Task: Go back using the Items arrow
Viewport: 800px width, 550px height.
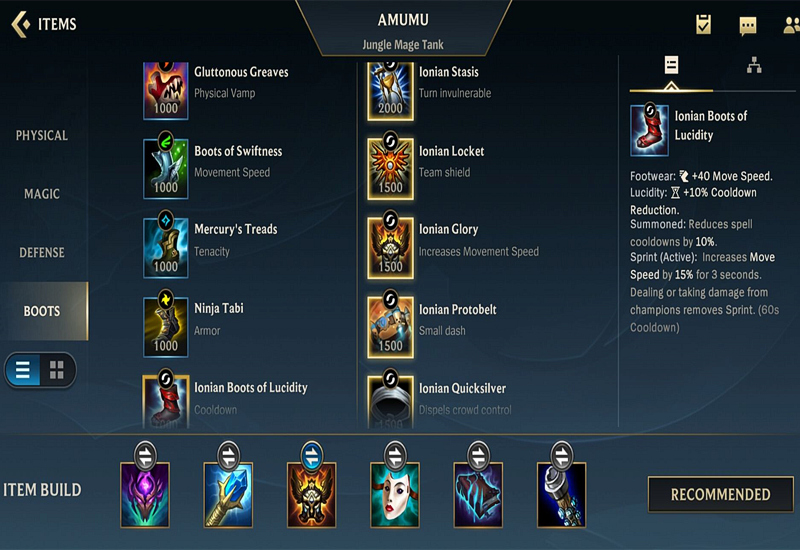Action: tap(20, 24)
